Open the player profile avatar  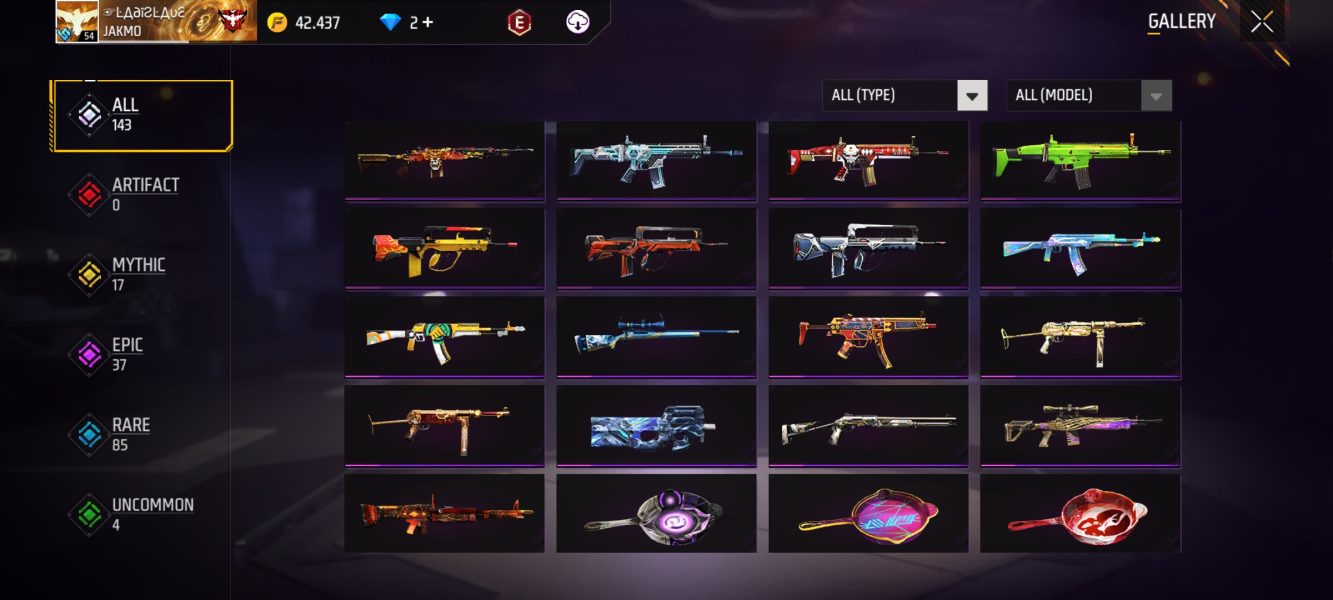pyautogui.click(x=77, y=22)
